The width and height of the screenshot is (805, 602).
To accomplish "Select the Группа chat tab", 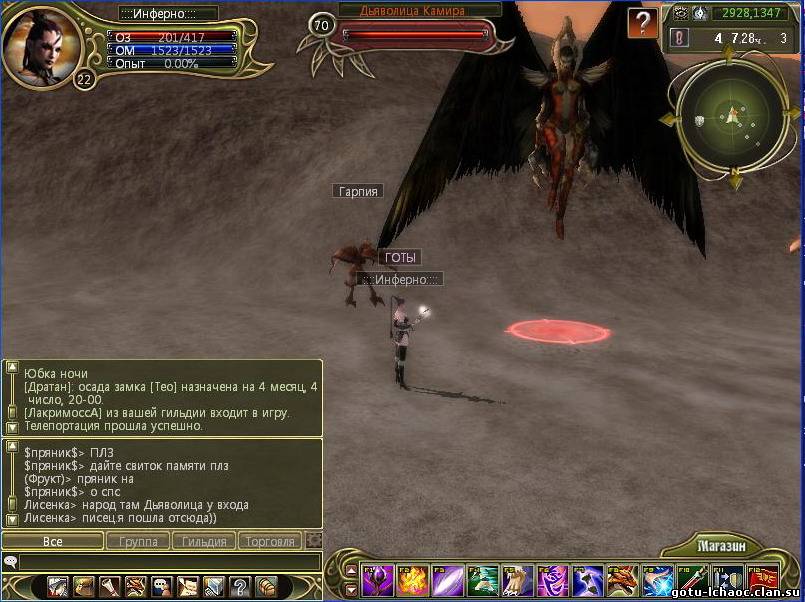I will [138, 541].
